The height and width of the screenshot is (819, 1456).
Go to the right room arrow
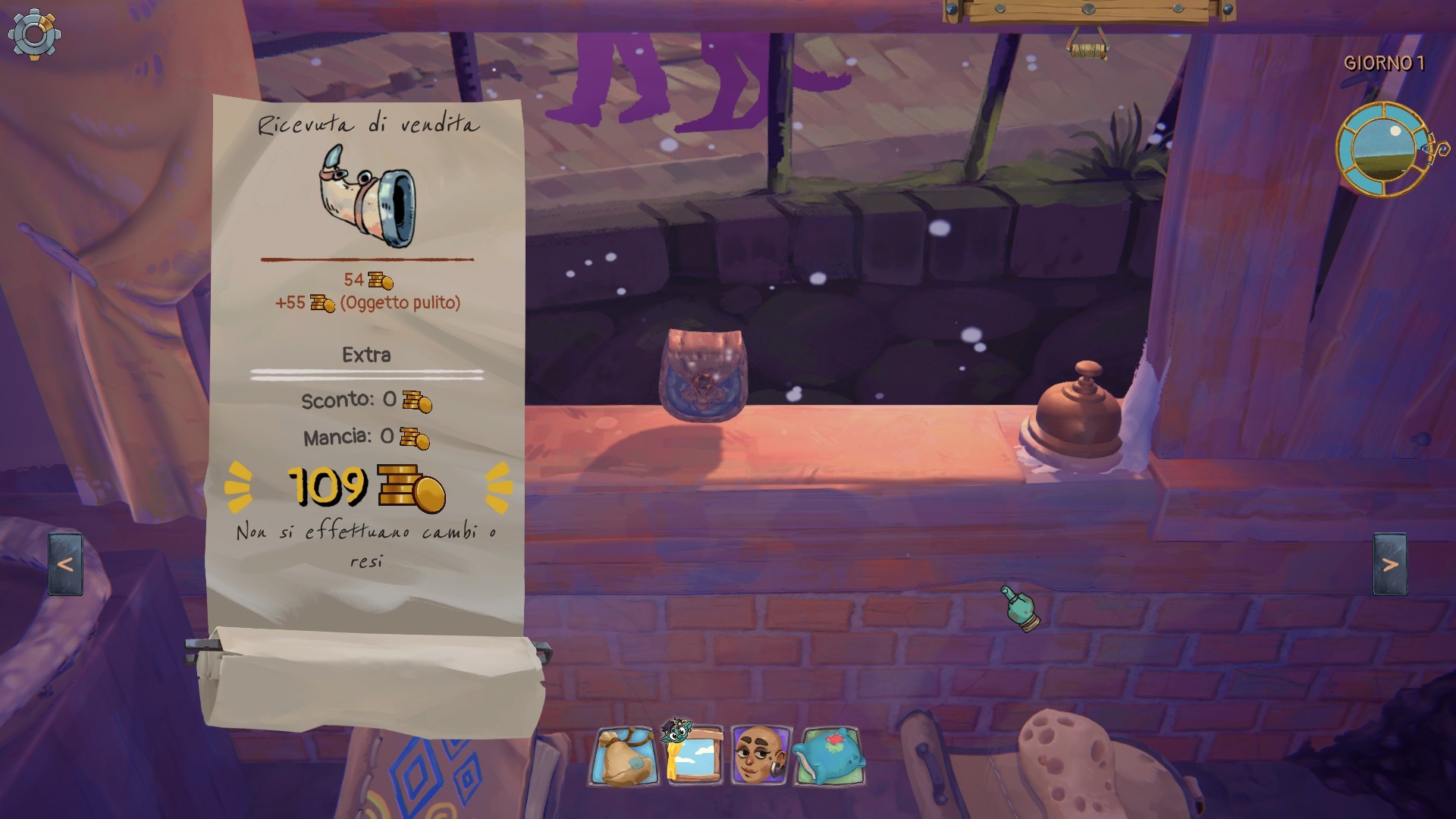click(x=1390, y=564)
